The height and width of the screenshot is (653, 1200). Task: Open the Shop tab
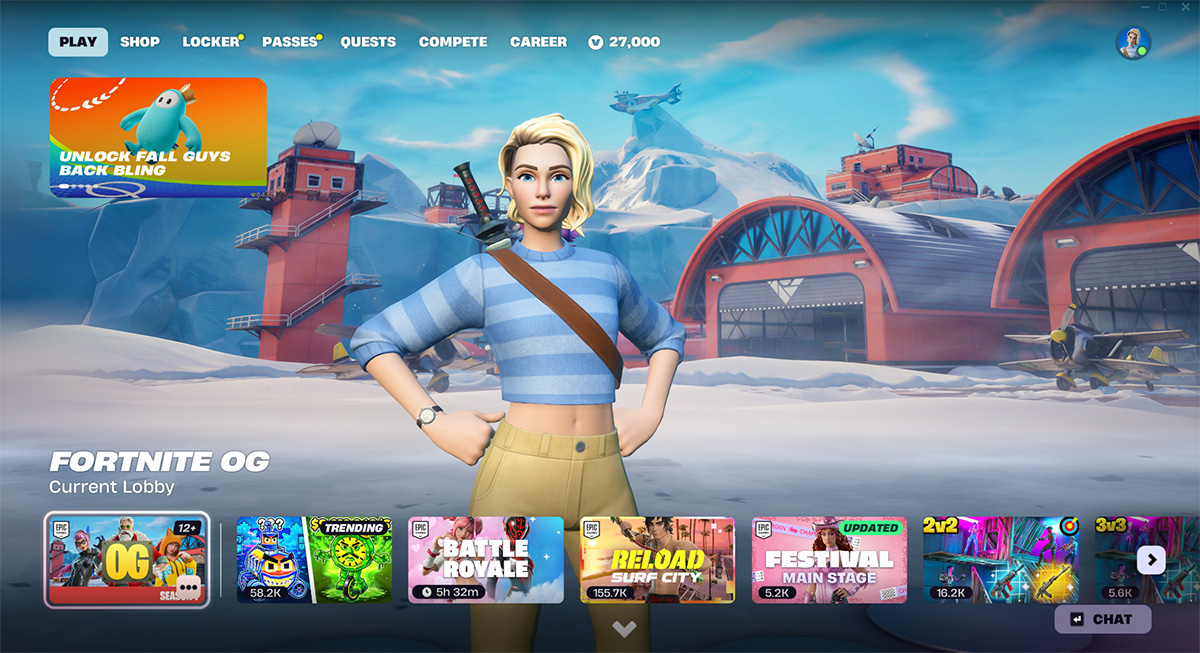tap(140, 42)
